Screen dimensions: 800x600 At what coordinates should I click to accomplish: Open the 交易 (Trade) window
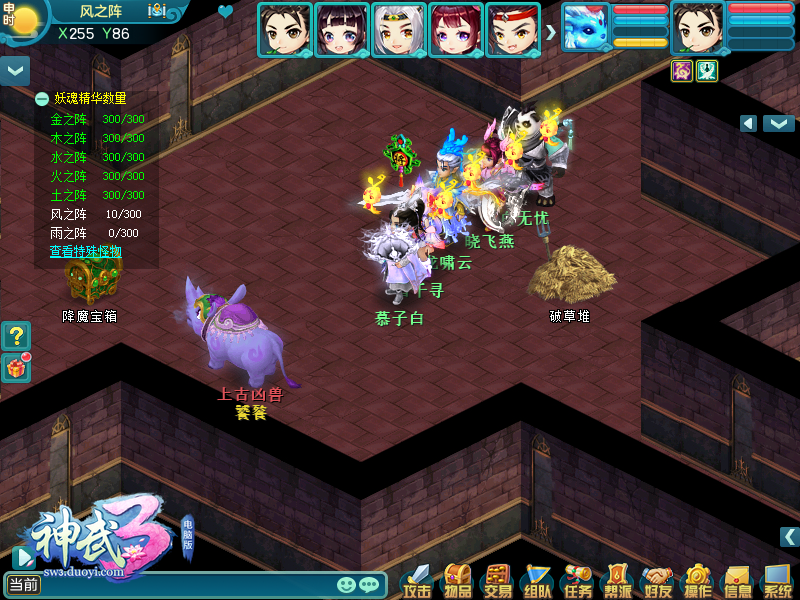[x=497, y=581]
